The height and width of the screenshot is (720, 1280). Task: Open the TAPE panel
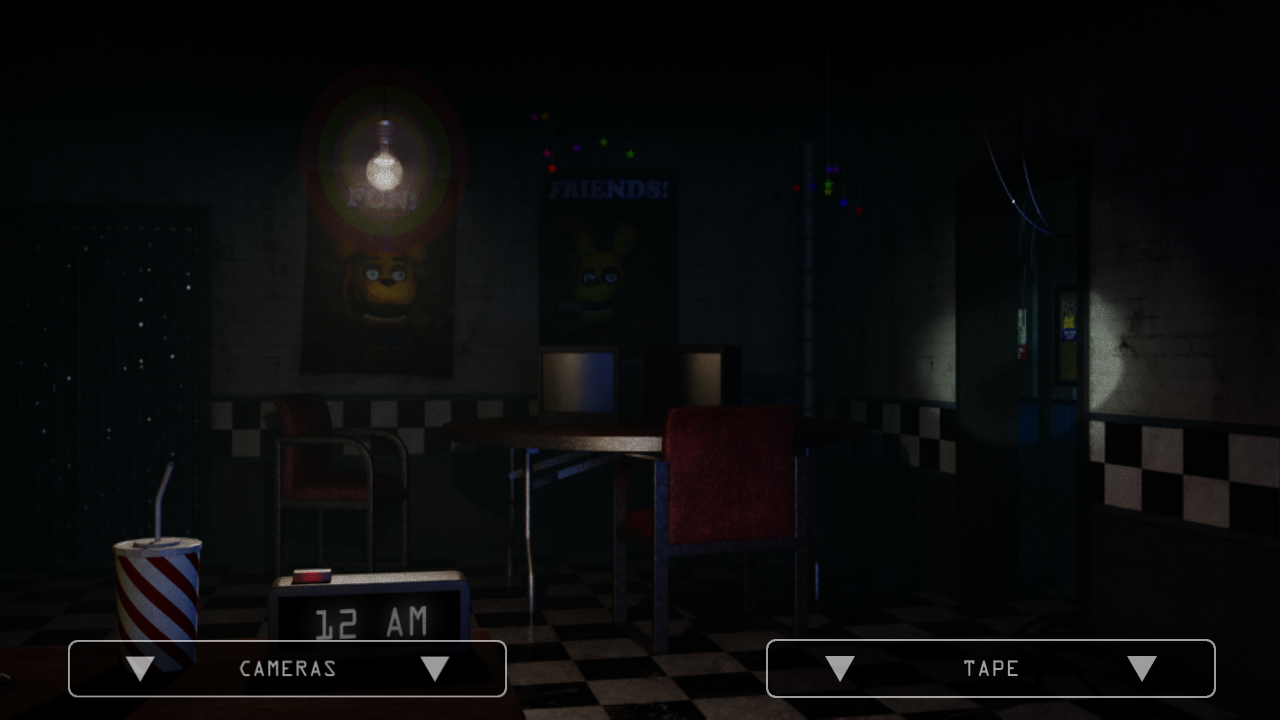coord(991,668)
